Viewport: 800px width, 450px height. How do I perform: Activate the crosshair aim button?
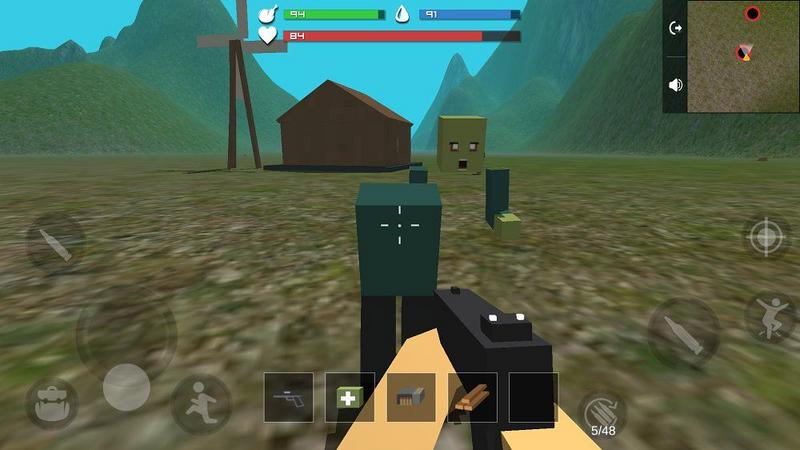[x=767, y=237]
